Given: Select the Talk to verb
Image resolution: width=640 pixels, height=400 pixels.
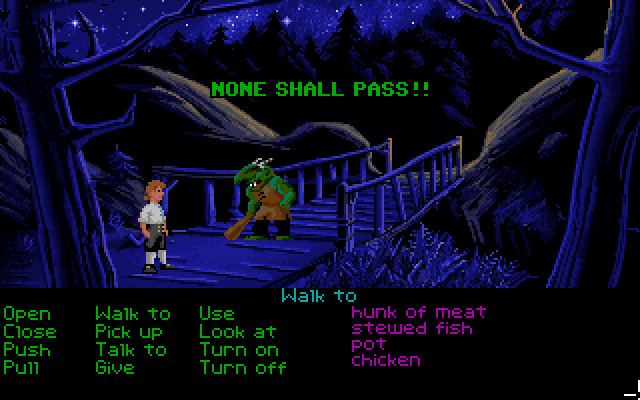Looking at the screenshot, I should pyautogui.click(x=131, y=349).
